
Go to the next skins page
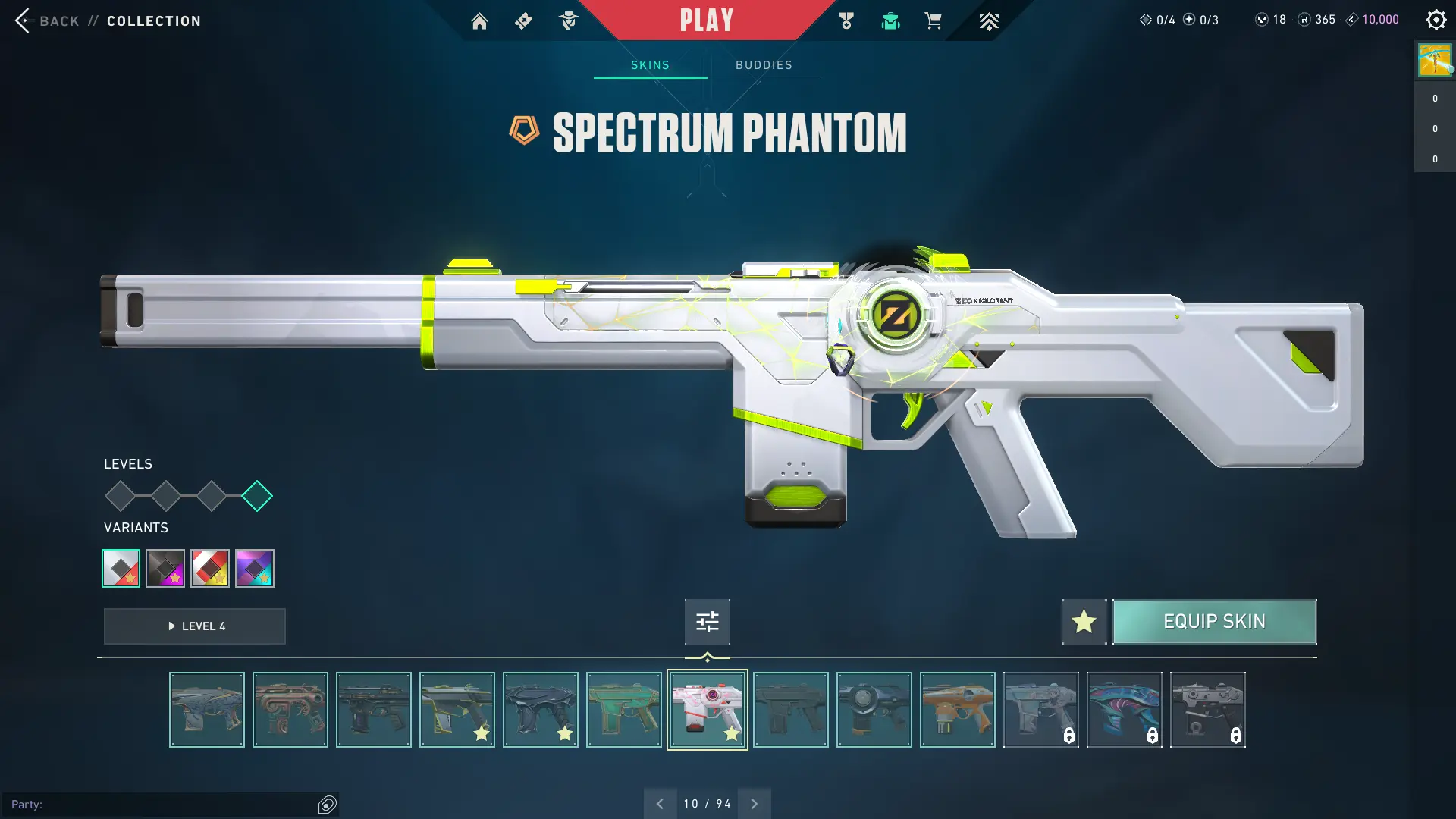coord(755,804)
